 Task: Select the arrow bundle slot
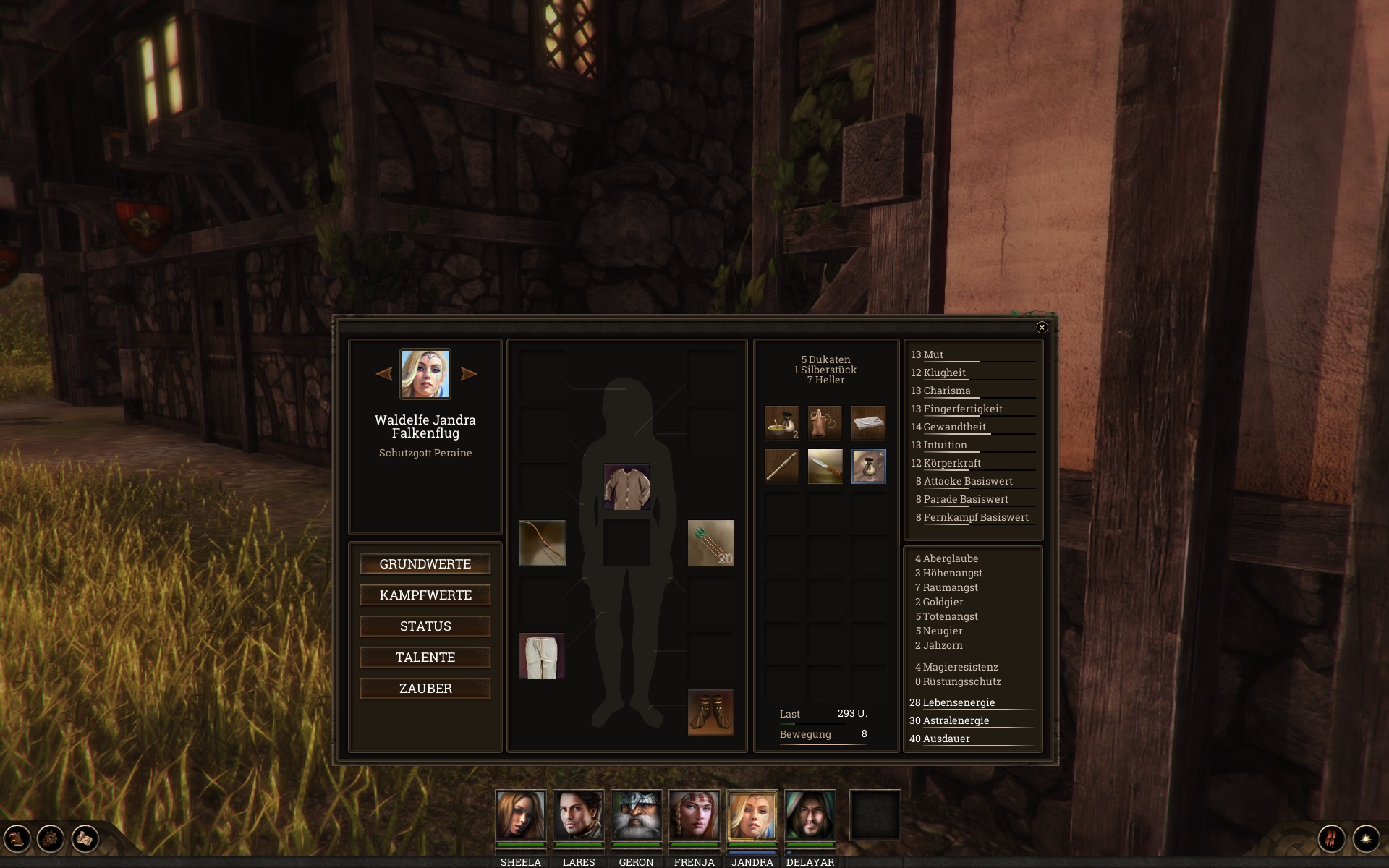coord(710,543)
